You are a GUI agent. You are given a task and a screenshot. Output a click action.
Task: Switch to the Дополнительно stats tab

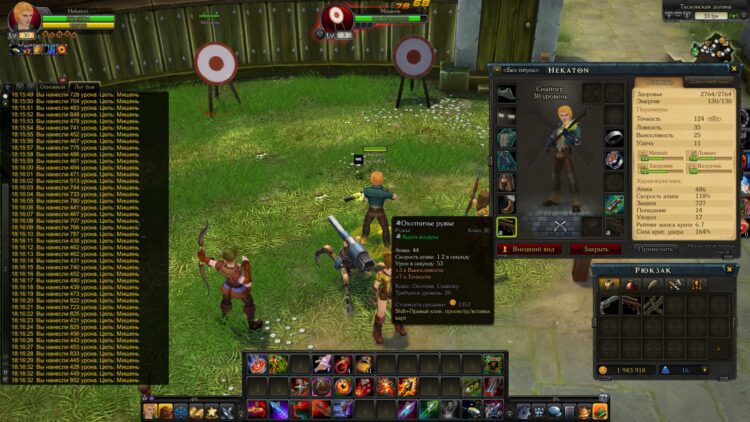709,81
